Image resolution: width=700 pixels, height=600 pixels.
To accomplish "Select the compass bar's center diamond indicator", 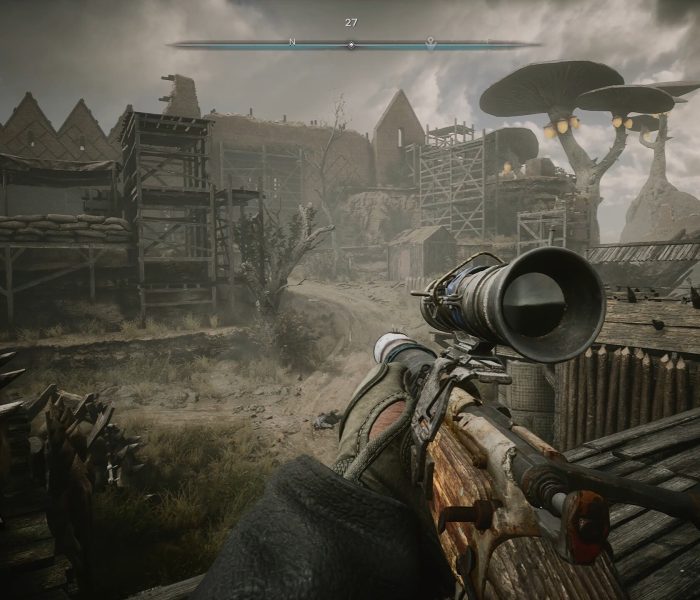I will 350,44.
